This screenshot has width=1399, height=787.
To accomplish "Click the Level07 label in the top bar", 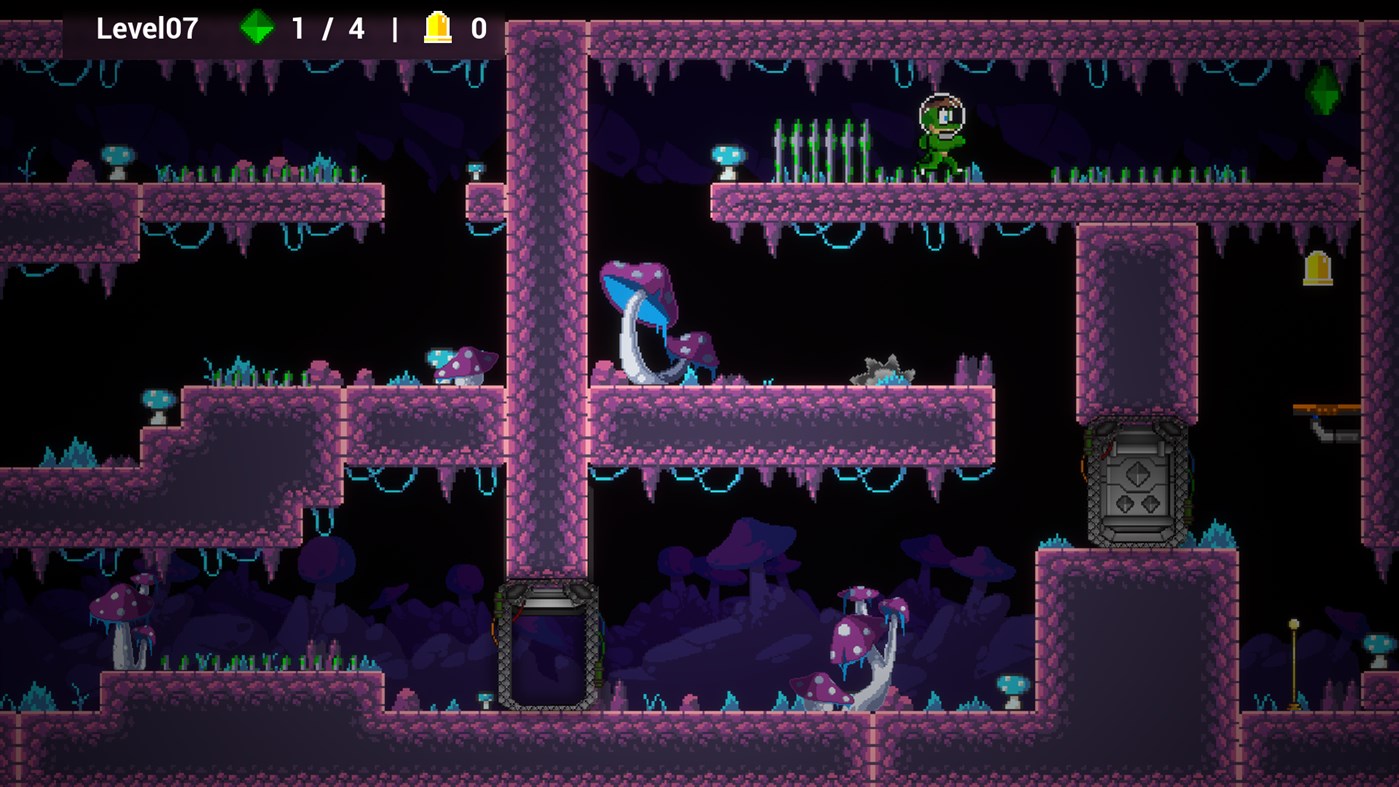I will pyautogui.click(x=146, y=29).
